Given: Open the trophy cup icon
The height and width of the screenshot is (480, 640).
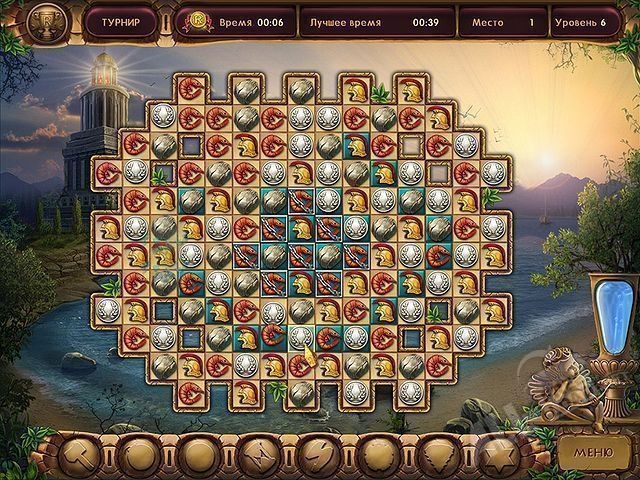Looking at the screenshot, I should pyautogui.click(x=43, y=20).
